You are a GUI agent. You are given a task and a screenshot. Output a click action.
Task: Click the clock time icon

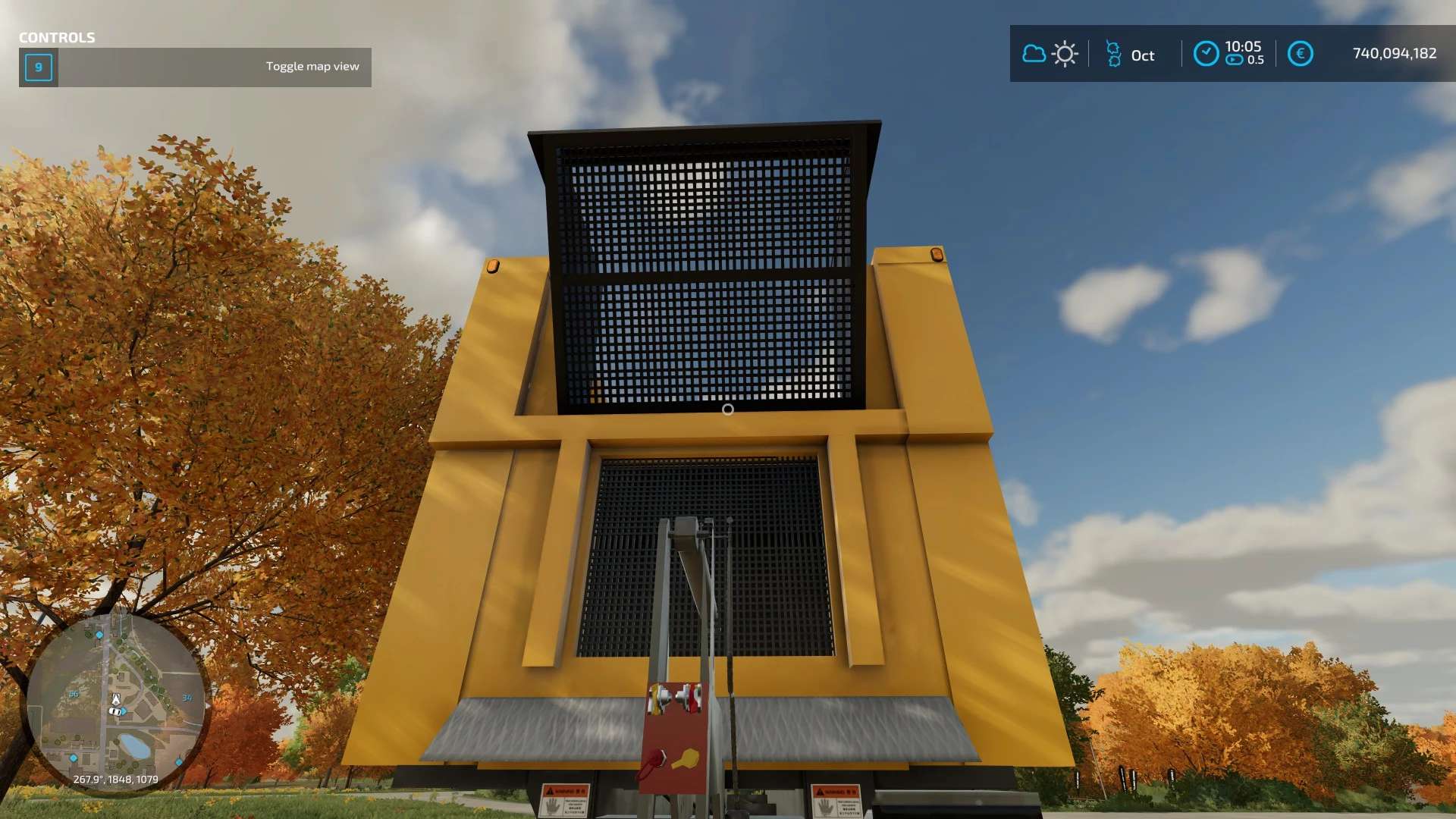1206,54
